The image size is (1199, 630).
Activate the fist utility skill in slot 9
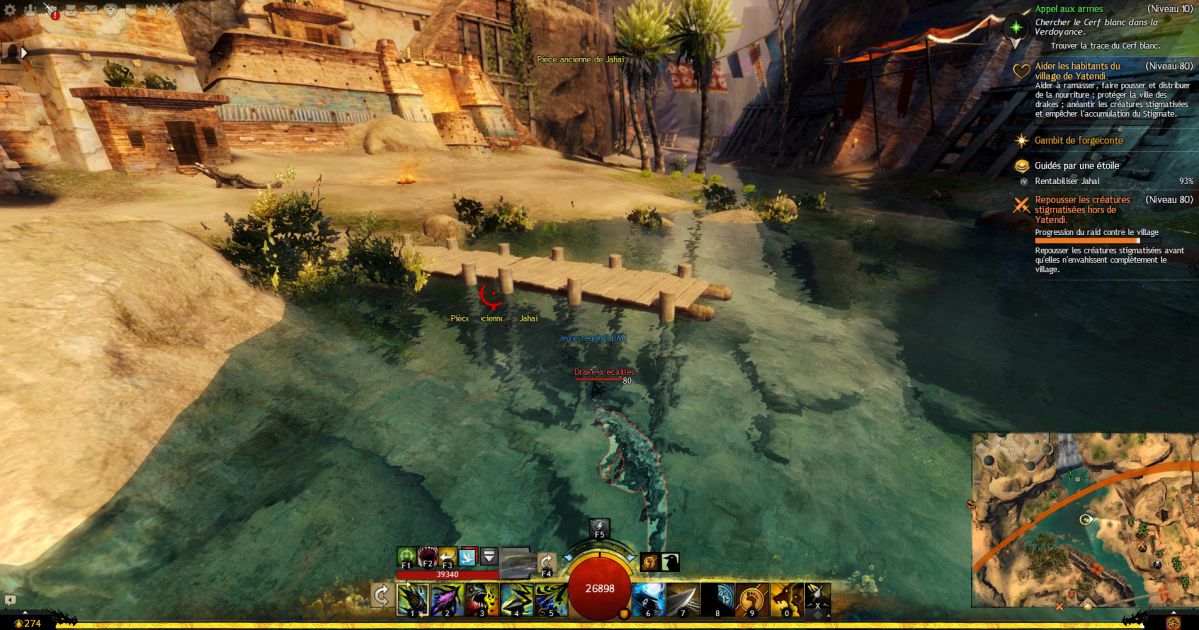751,598
